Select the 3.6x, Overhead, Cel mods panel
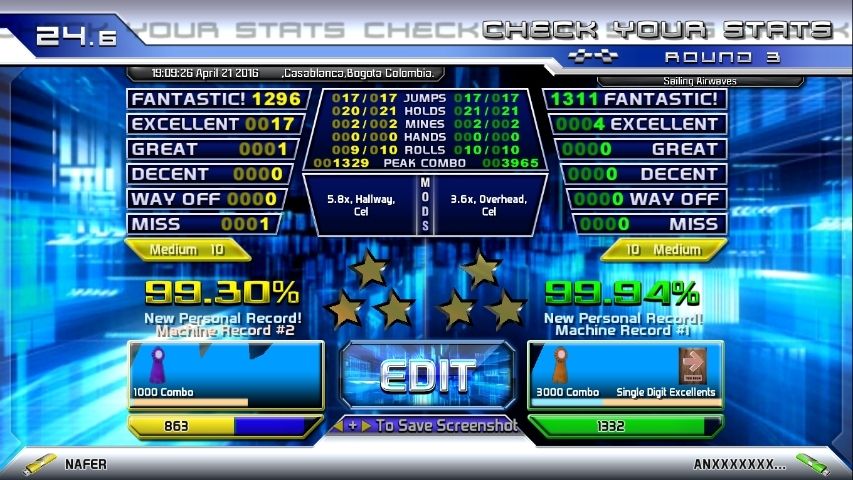853x480 pixels. (489, 205)
